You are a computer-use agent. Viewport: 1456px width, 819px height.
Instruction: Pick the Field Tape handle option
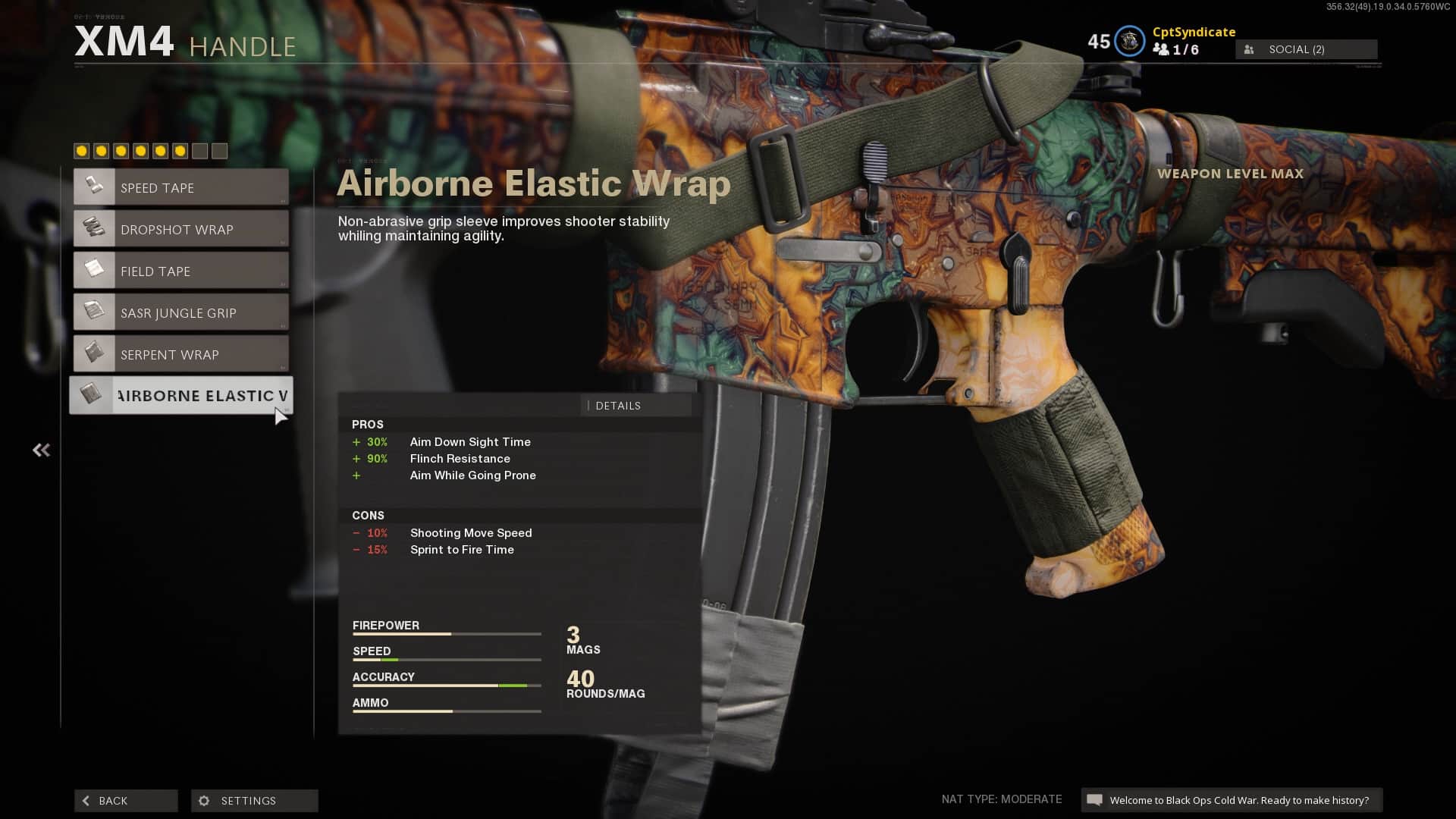point(181,271)
